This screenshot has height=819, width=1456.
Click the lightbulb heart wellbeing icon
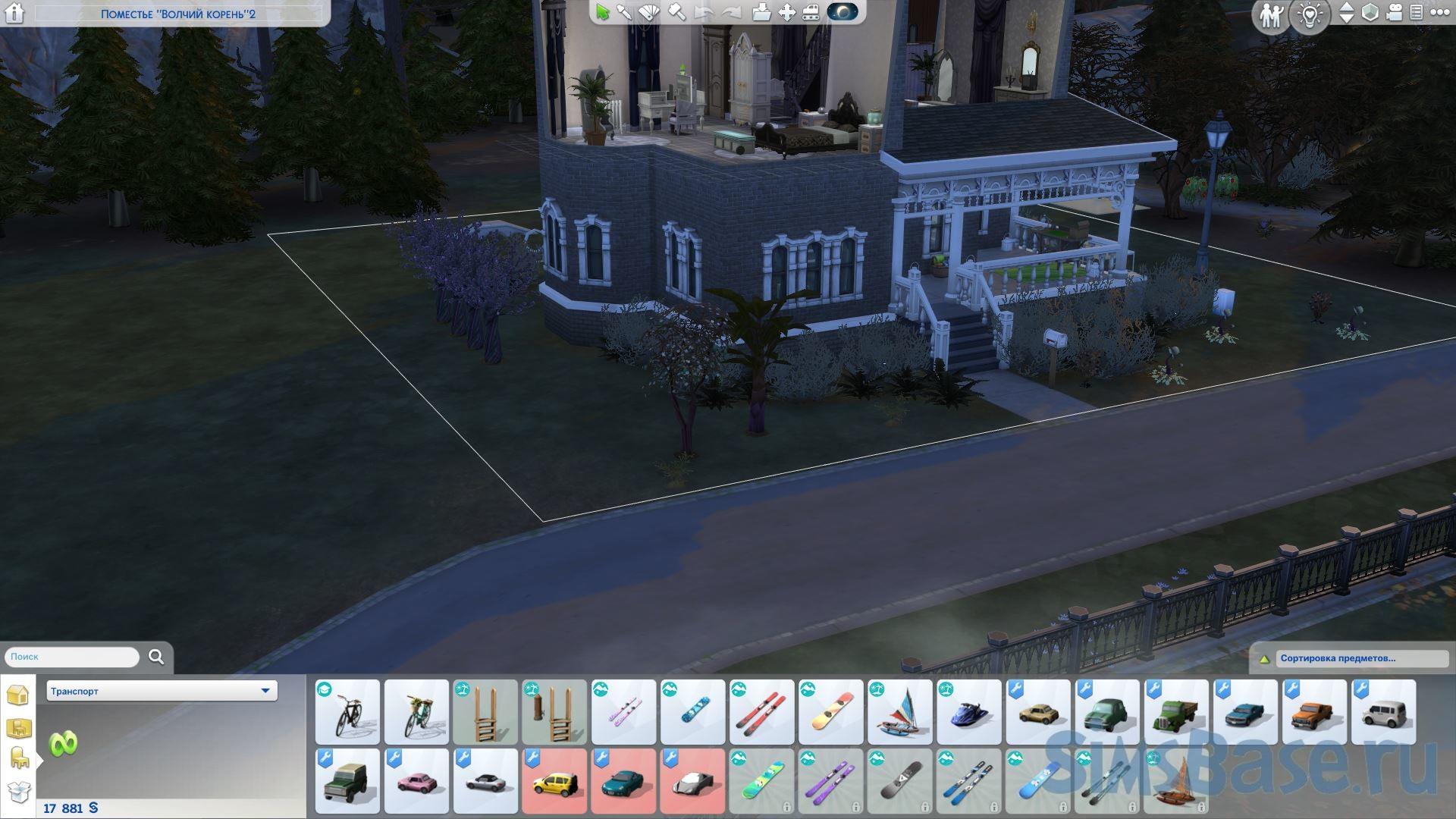click(1311, 15)
